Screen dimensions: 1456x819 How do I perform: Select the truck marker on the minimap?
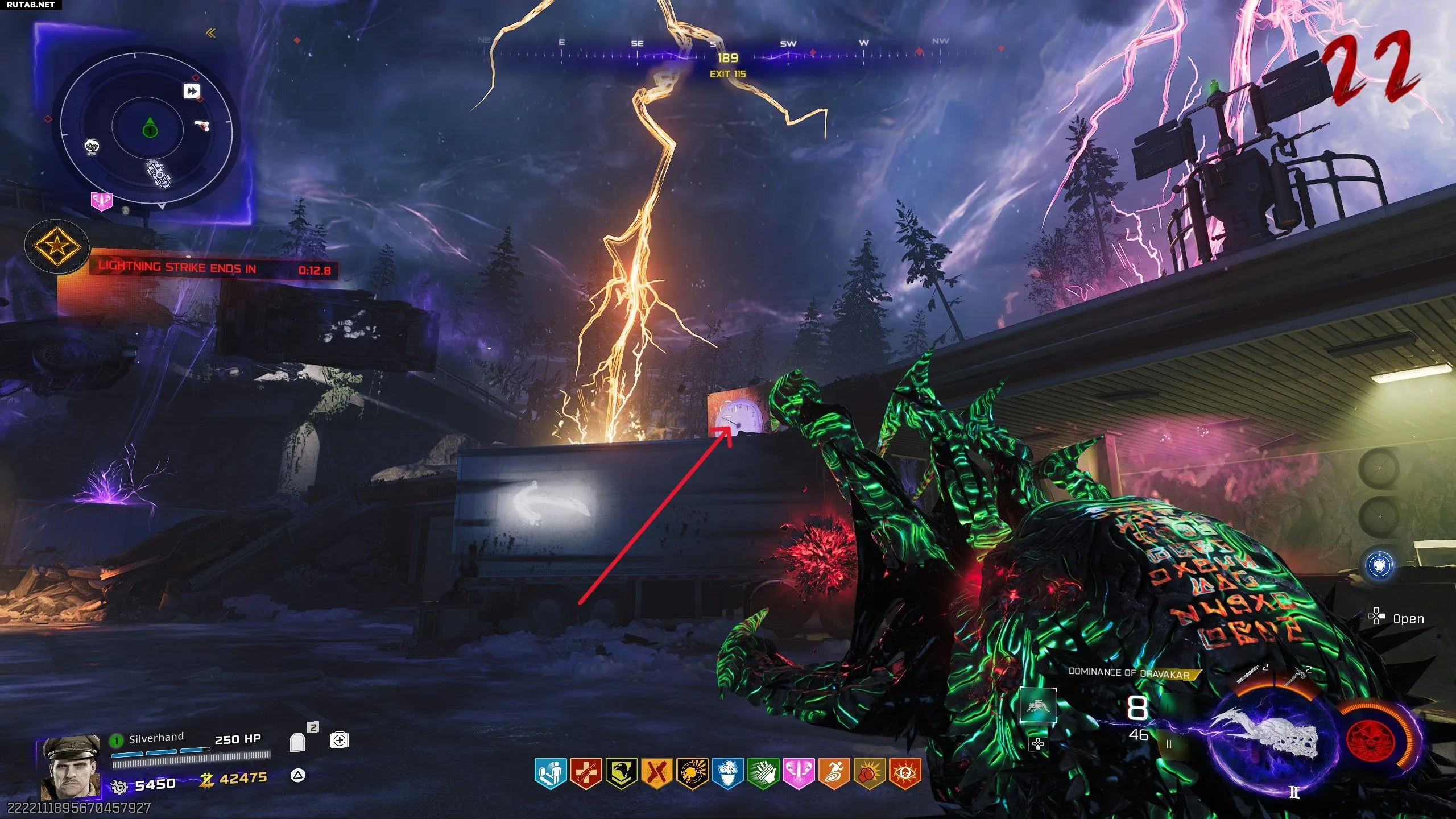[x=159, y=174]
